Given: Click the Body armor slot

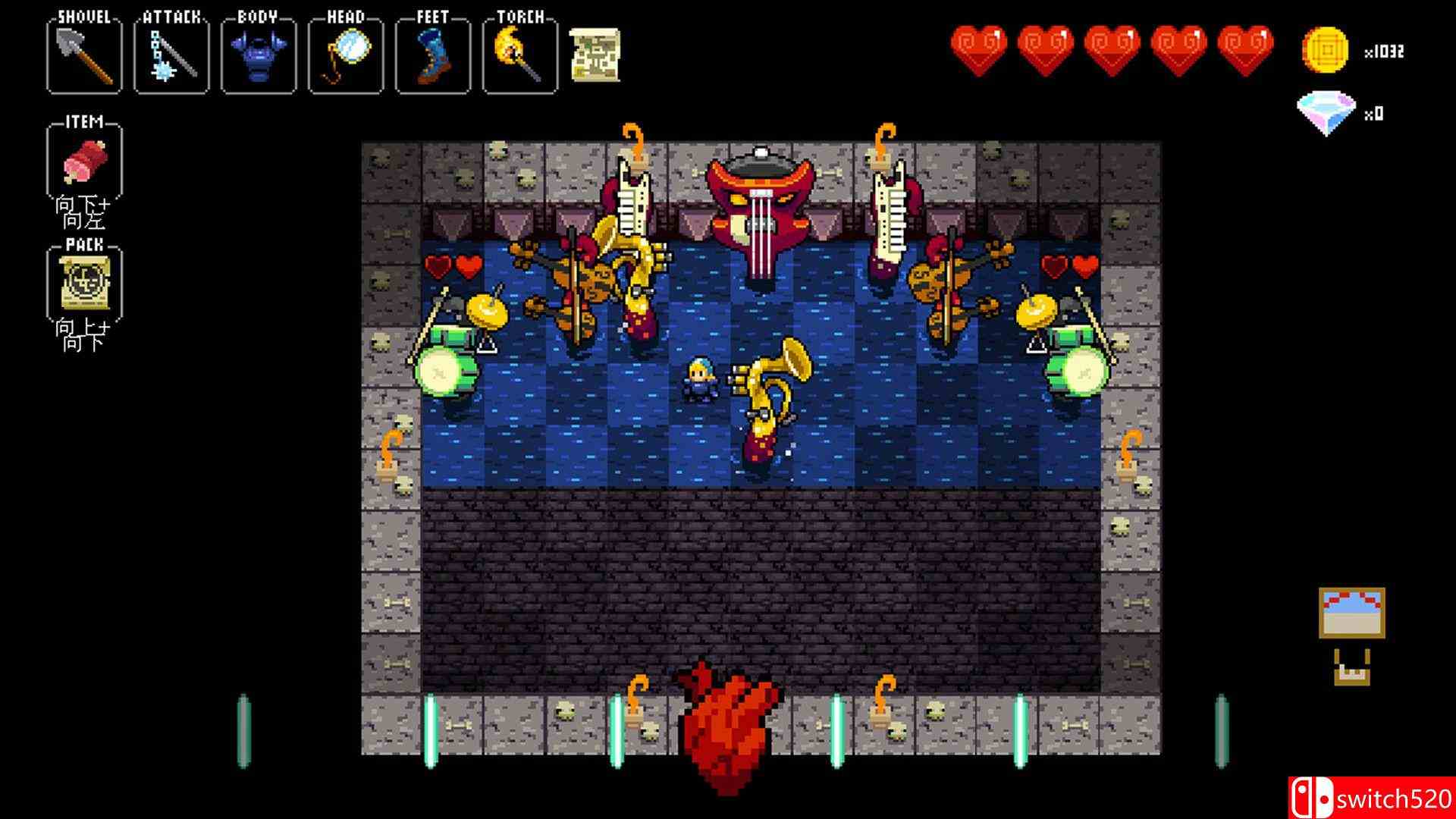Looking at the screenshot, I should pos(256,55).
